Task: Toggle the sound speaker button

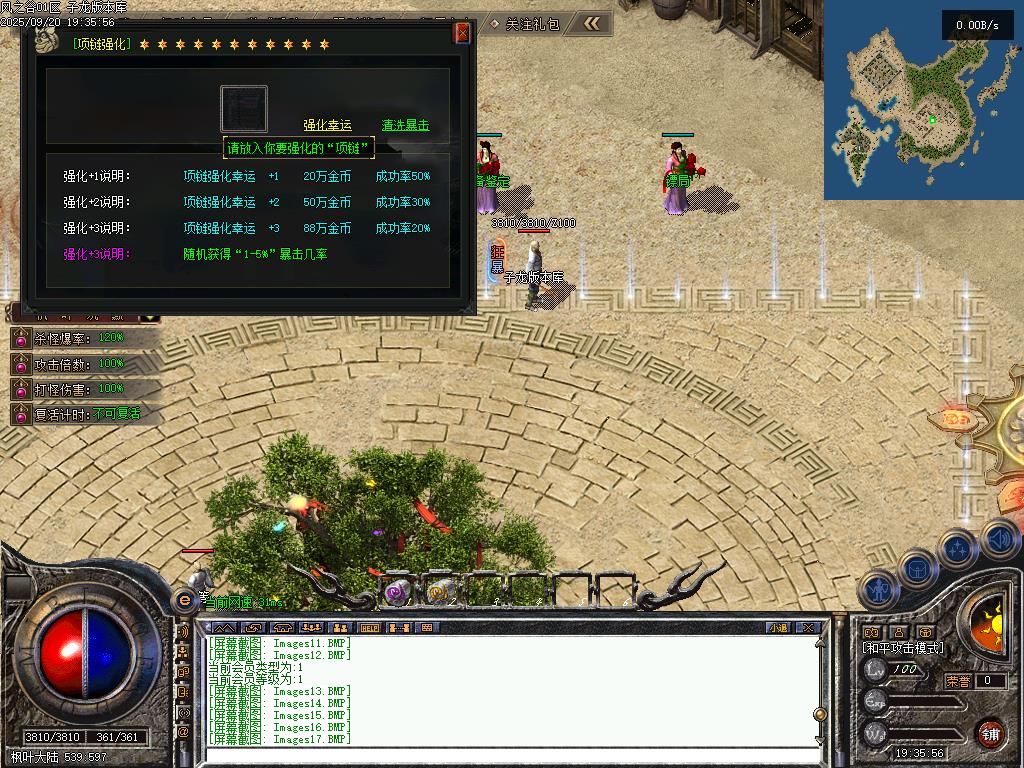Action: [998, 540]
